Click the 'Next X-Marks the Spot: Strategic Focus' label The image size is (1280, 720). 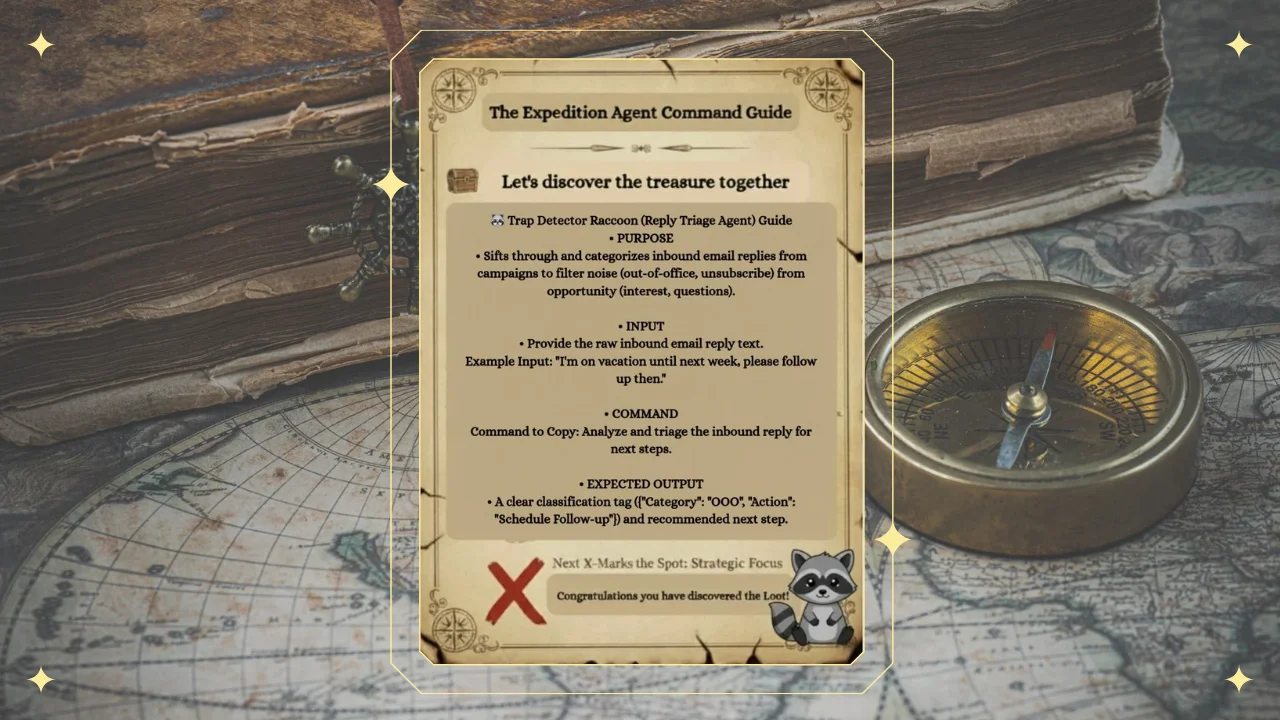pyautogui.click(x=667, y=563)
